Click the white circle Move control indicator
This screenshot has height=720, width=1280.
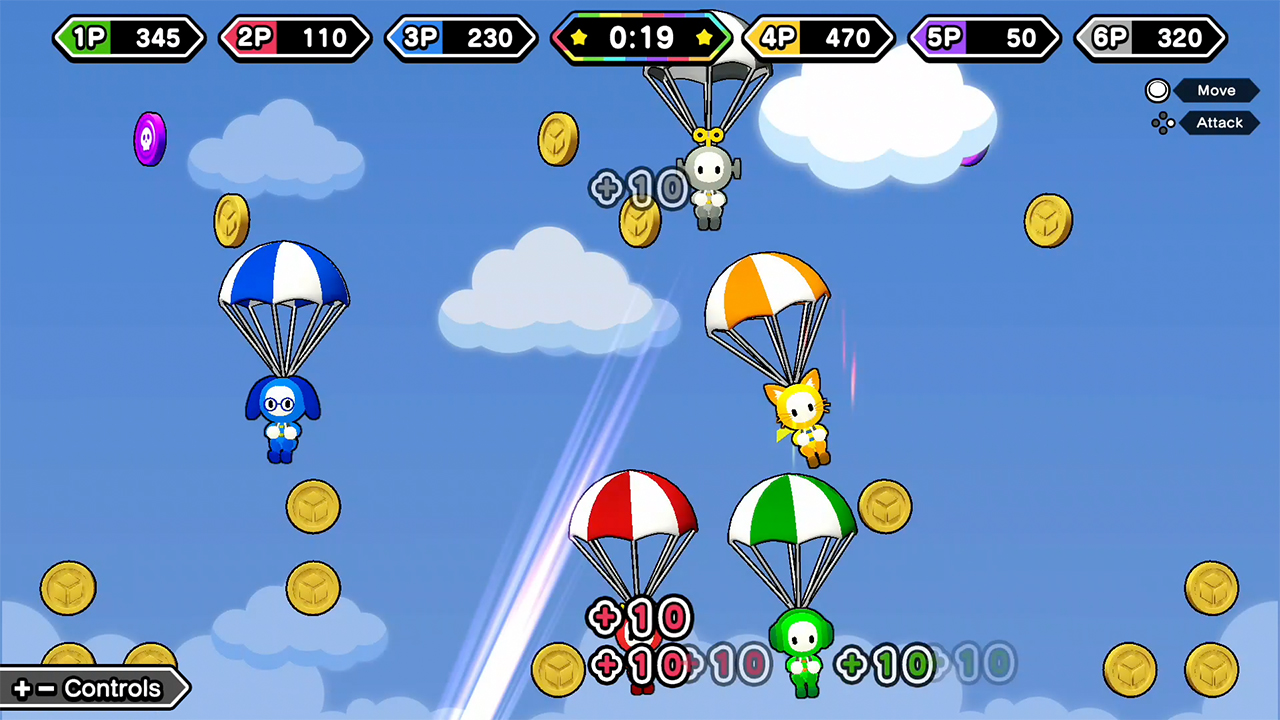point(1157,90)
